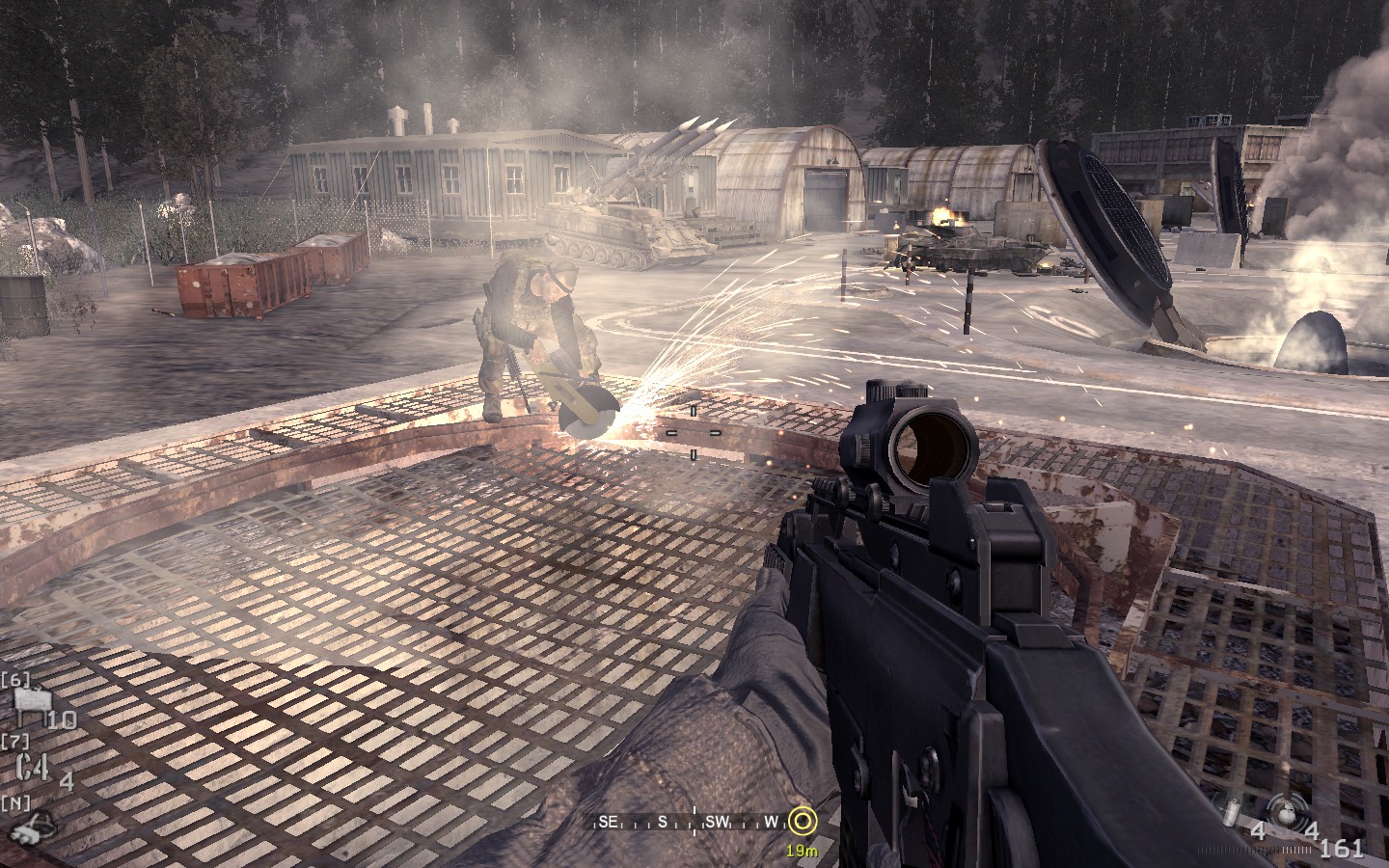
Task: Toggle the night vision goggles icon
Action: tap(32, 825)
